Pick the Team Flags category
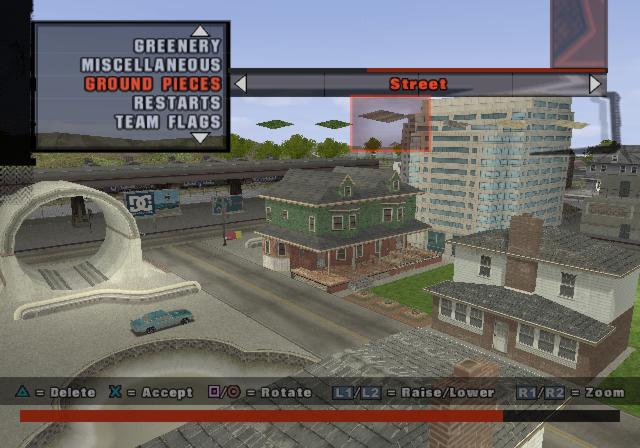 tap(167, 122)
